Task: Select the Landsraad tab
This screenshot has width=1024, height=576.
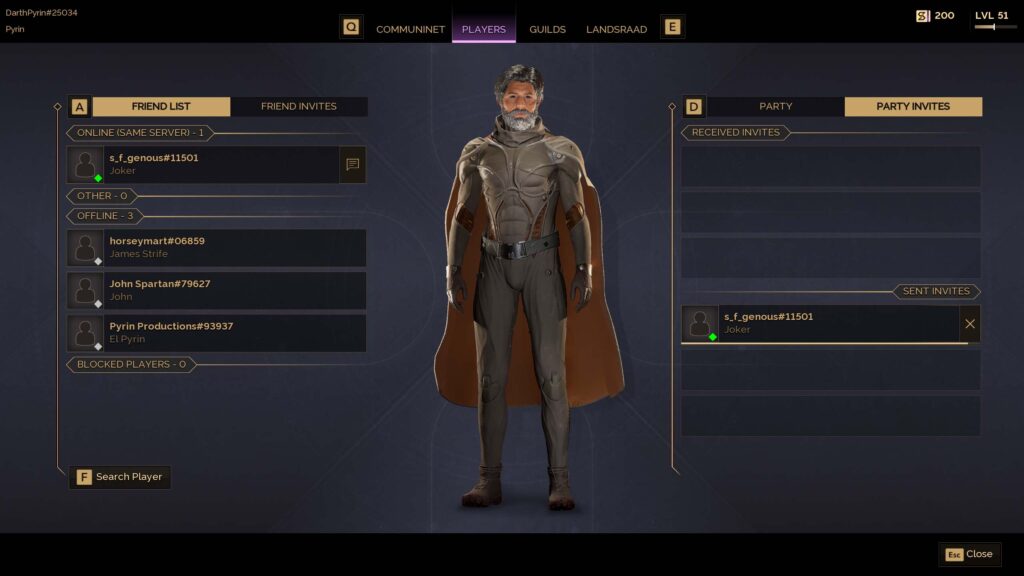Action: pos(616,29)
